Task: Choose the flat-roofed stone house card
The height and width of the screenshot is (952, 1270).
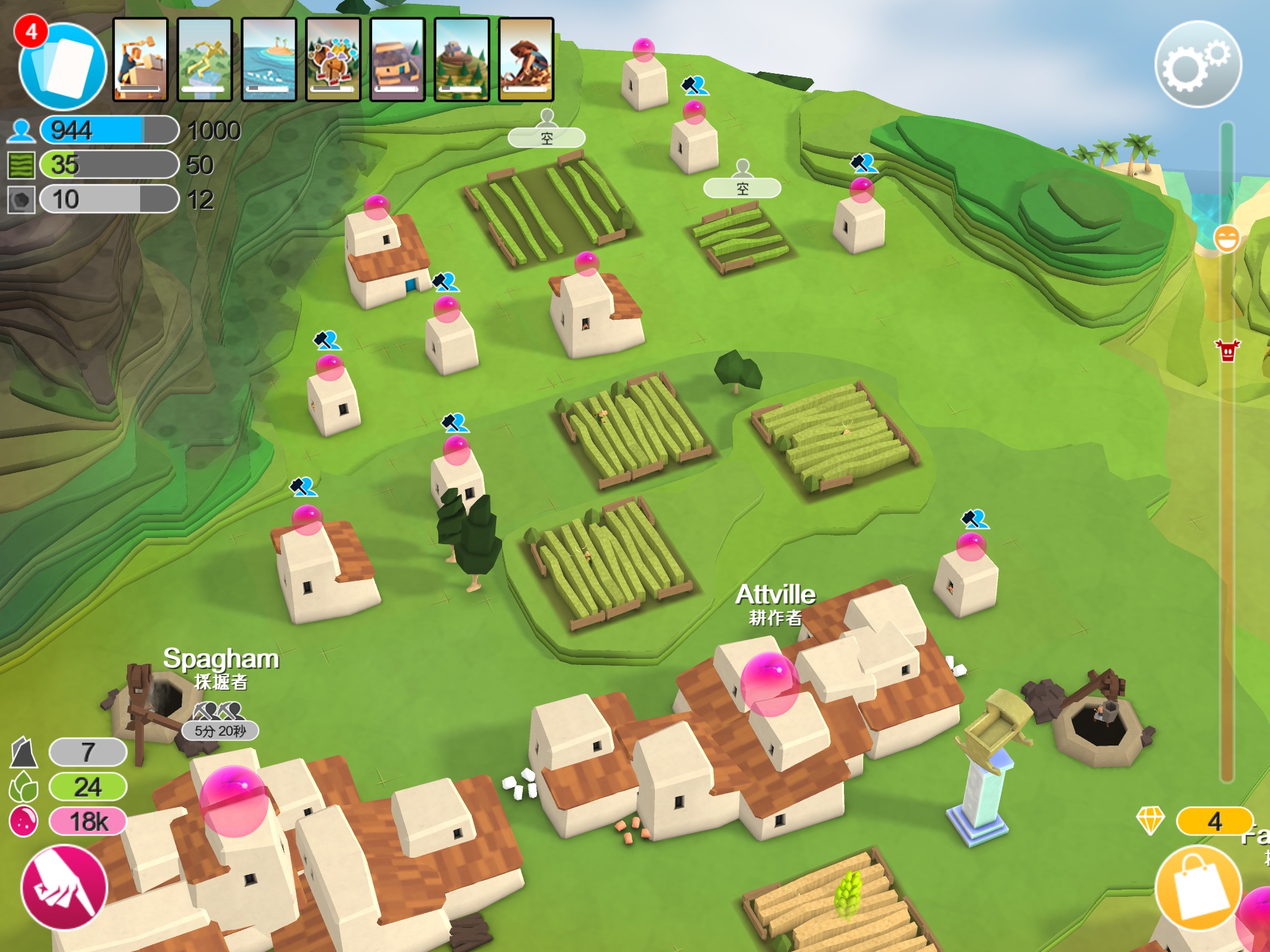Action: pyautogui.click(x=397, y=59)
